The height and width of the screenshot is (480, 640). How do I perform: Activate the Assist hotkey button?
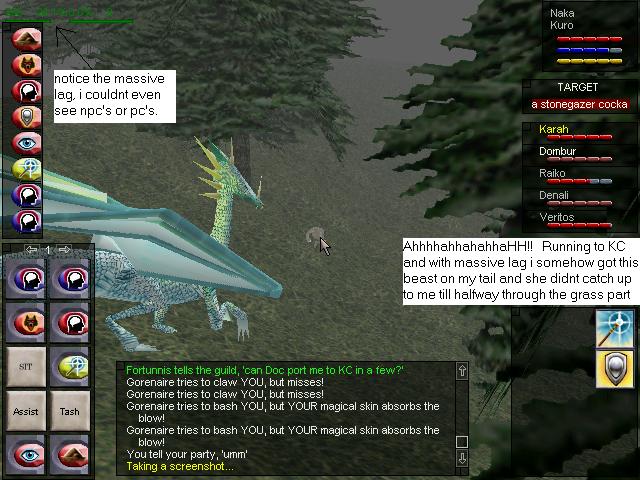pos(27,411)
